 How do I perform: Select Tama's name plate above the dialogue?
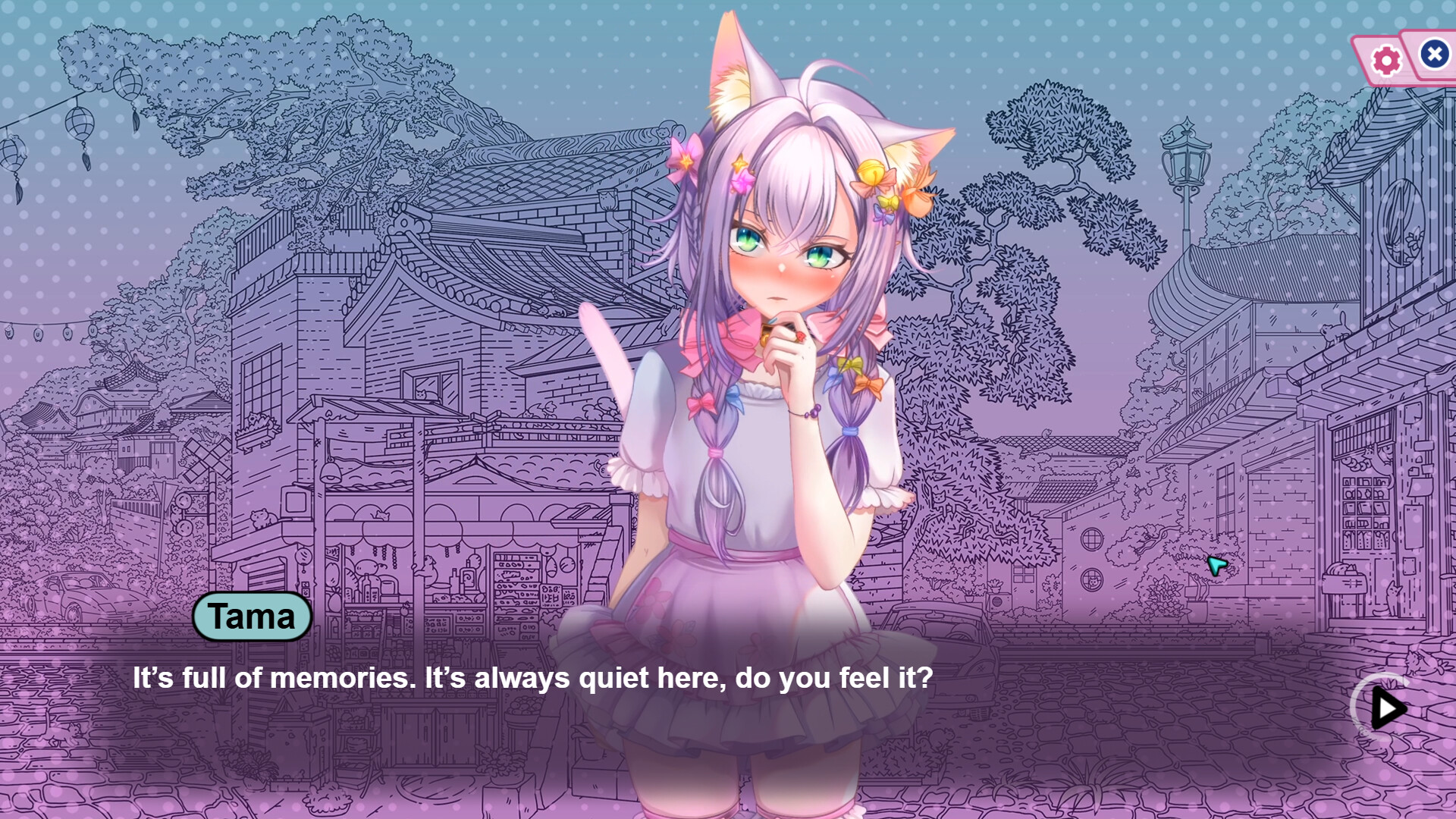click(x=253, y=616)
